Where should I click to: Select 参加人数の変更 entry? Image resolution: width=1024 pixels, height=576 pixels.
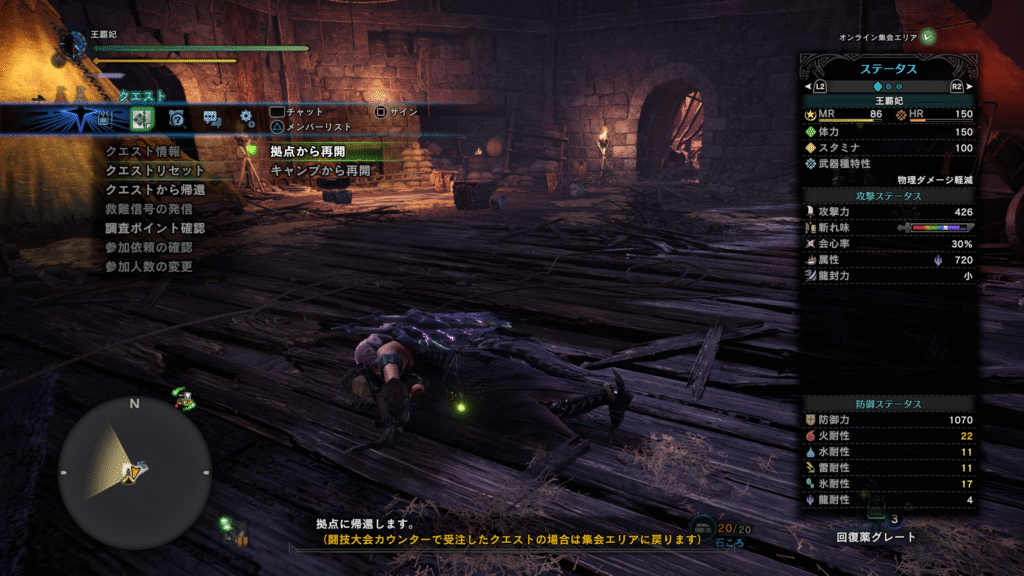[148, 266]
